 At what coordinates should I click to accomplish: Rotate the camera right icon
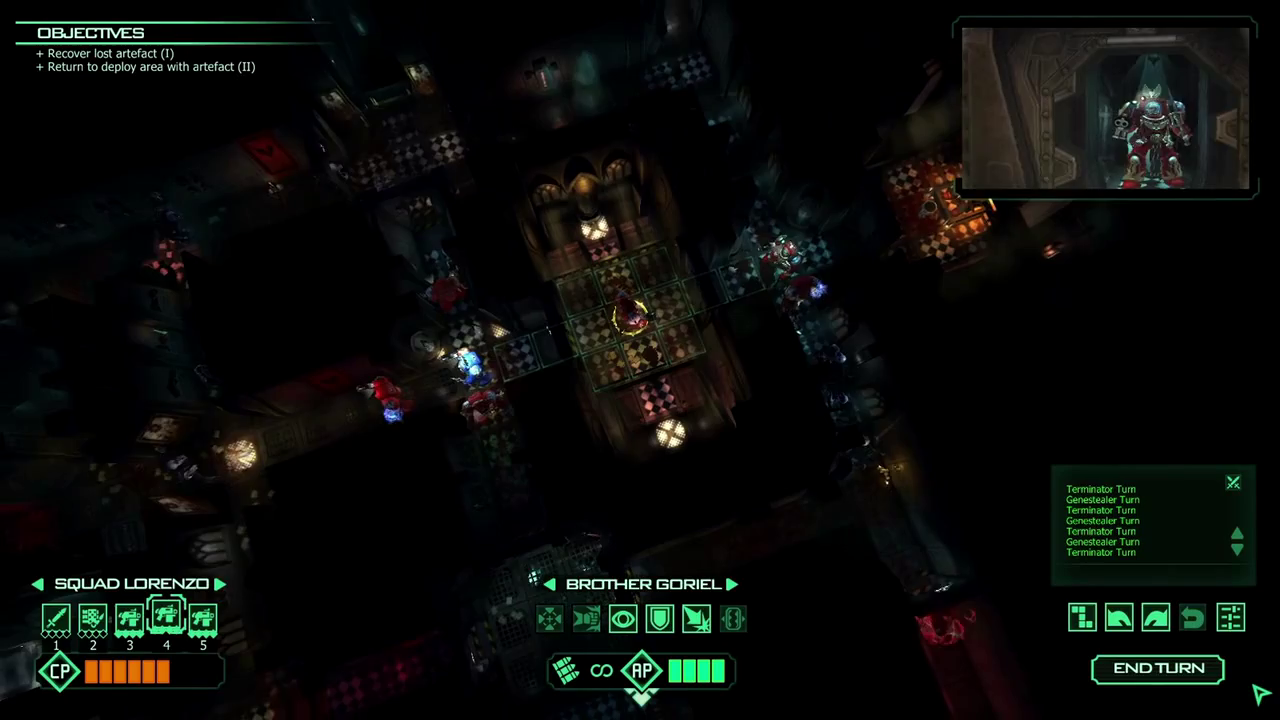click(1155, 617)
